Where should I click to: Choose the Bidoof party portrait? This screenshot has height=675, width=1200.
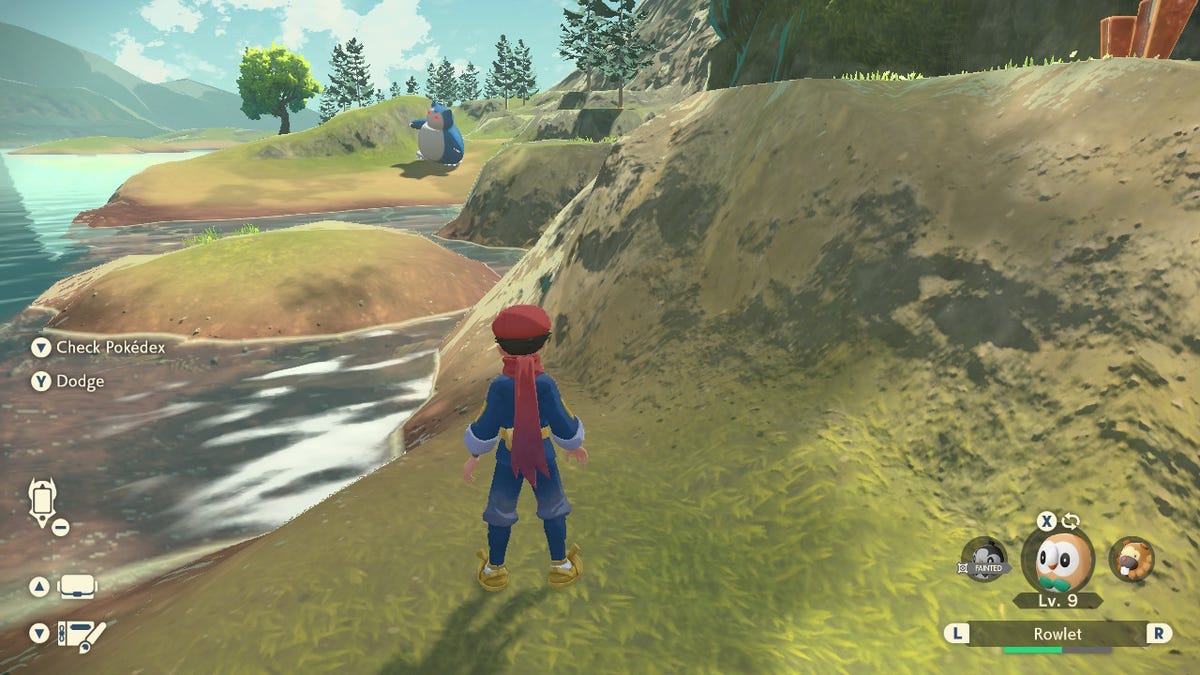tap(1132, 559)
